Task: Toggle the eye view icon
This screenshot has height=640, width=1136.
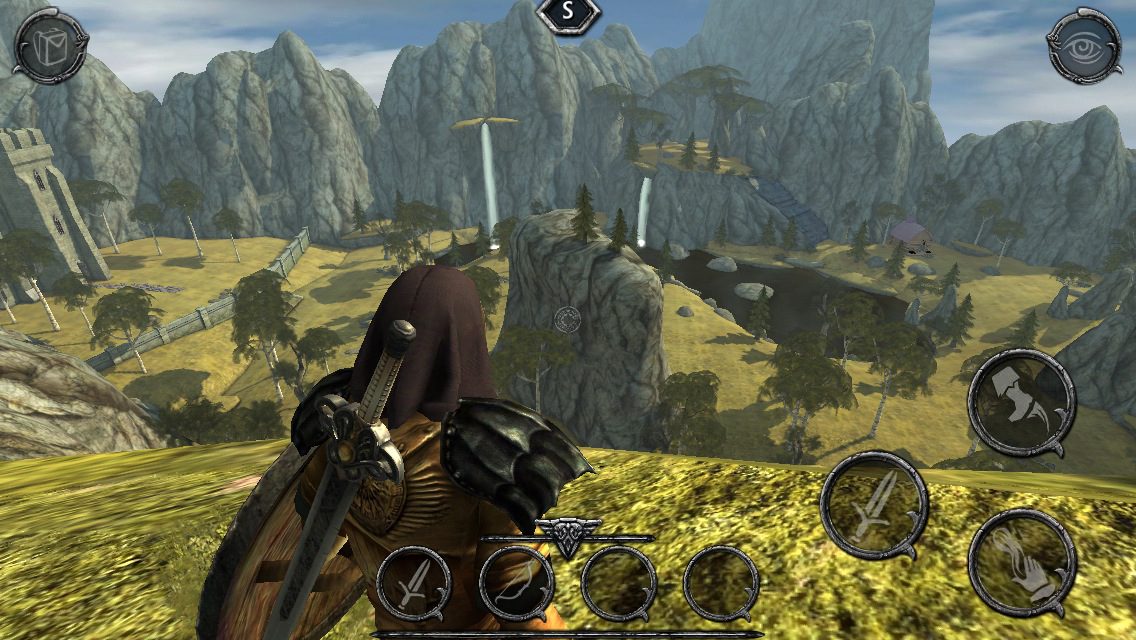Action: (1083, 45)
